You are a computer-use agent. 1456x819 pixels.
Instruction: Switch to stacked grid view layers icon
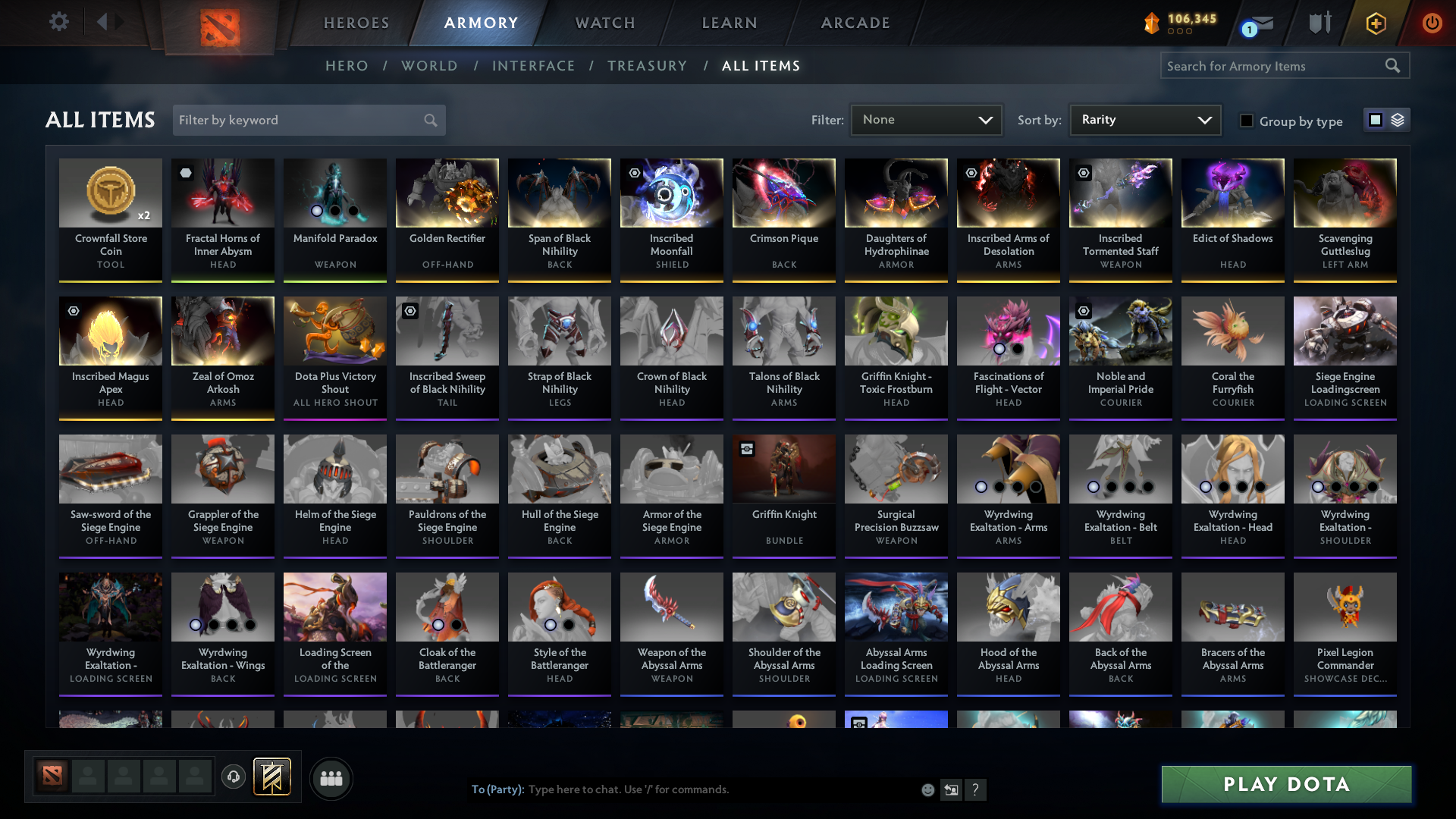tap(1398, 120)
